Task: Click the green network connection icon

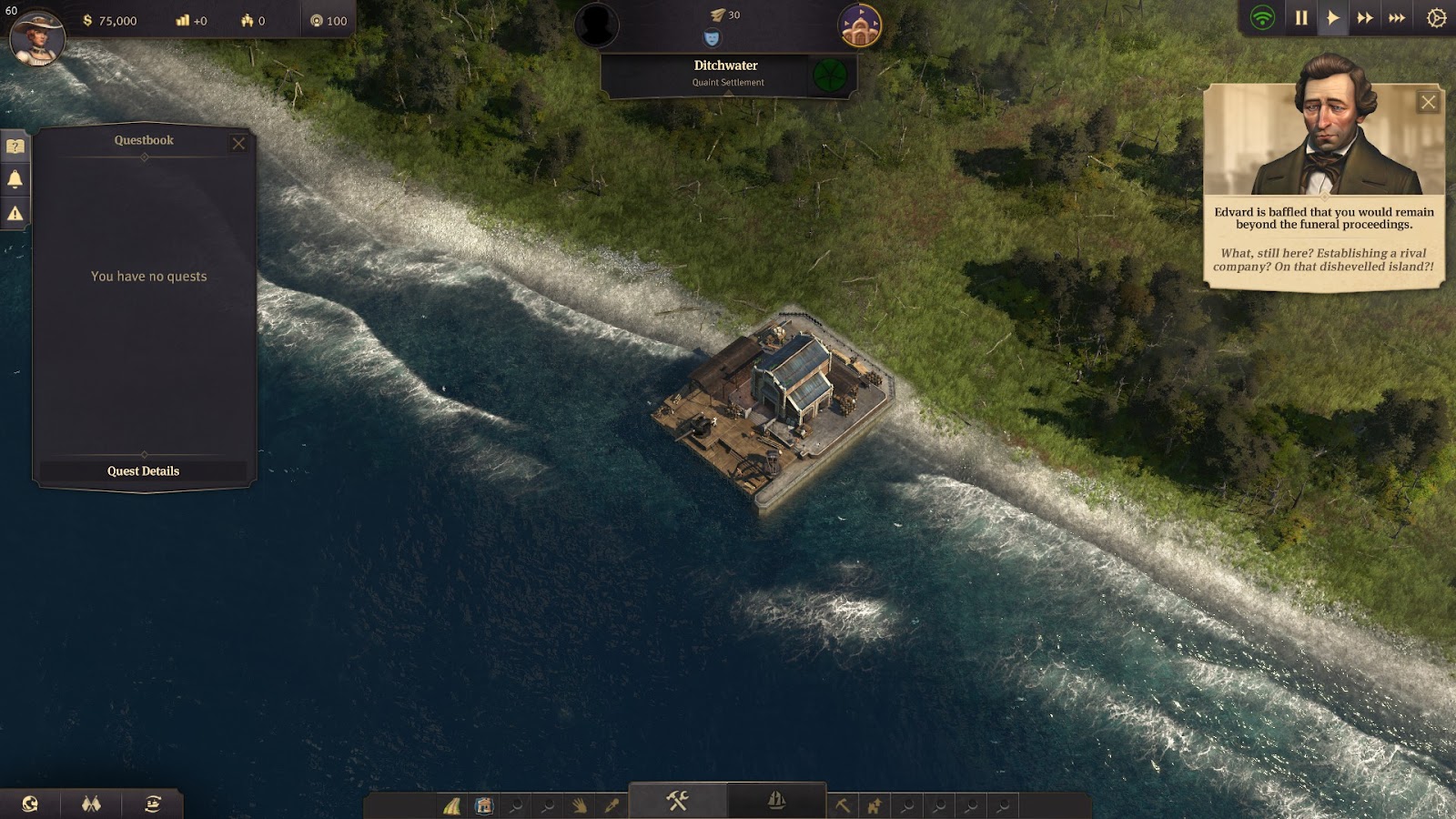Action: point(1262,18)
